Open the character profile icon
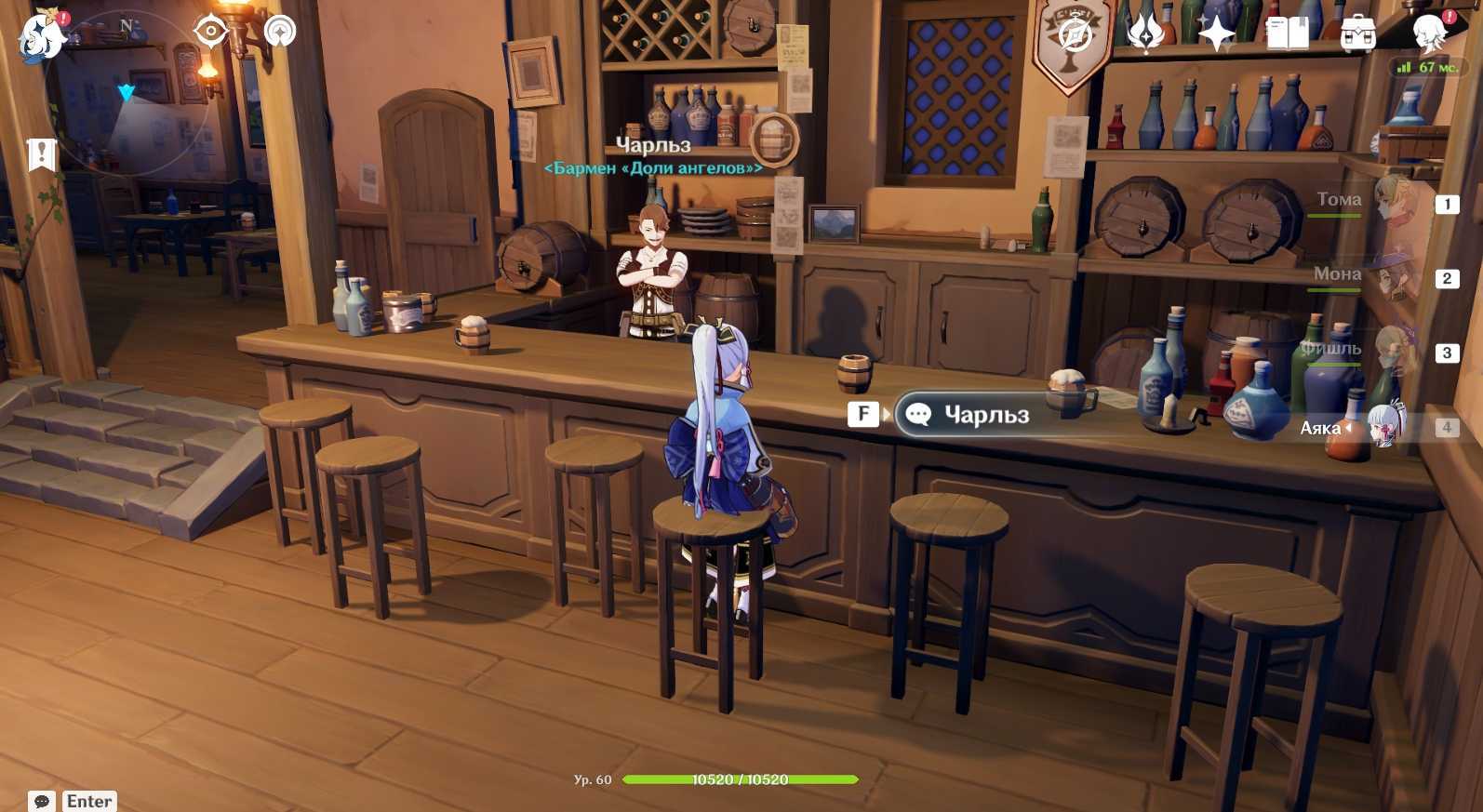Image resolution: width=1483 pixels, height=812 pixels. (x=1429, y=33)
